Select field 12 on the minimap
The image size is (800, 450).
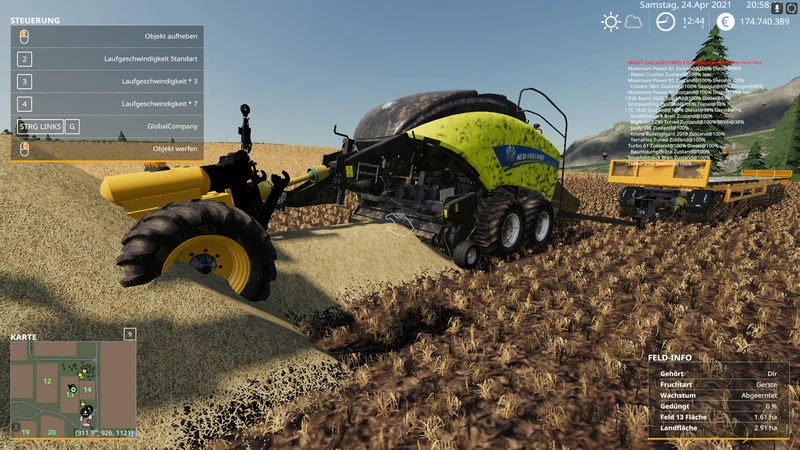coord(46,381)
